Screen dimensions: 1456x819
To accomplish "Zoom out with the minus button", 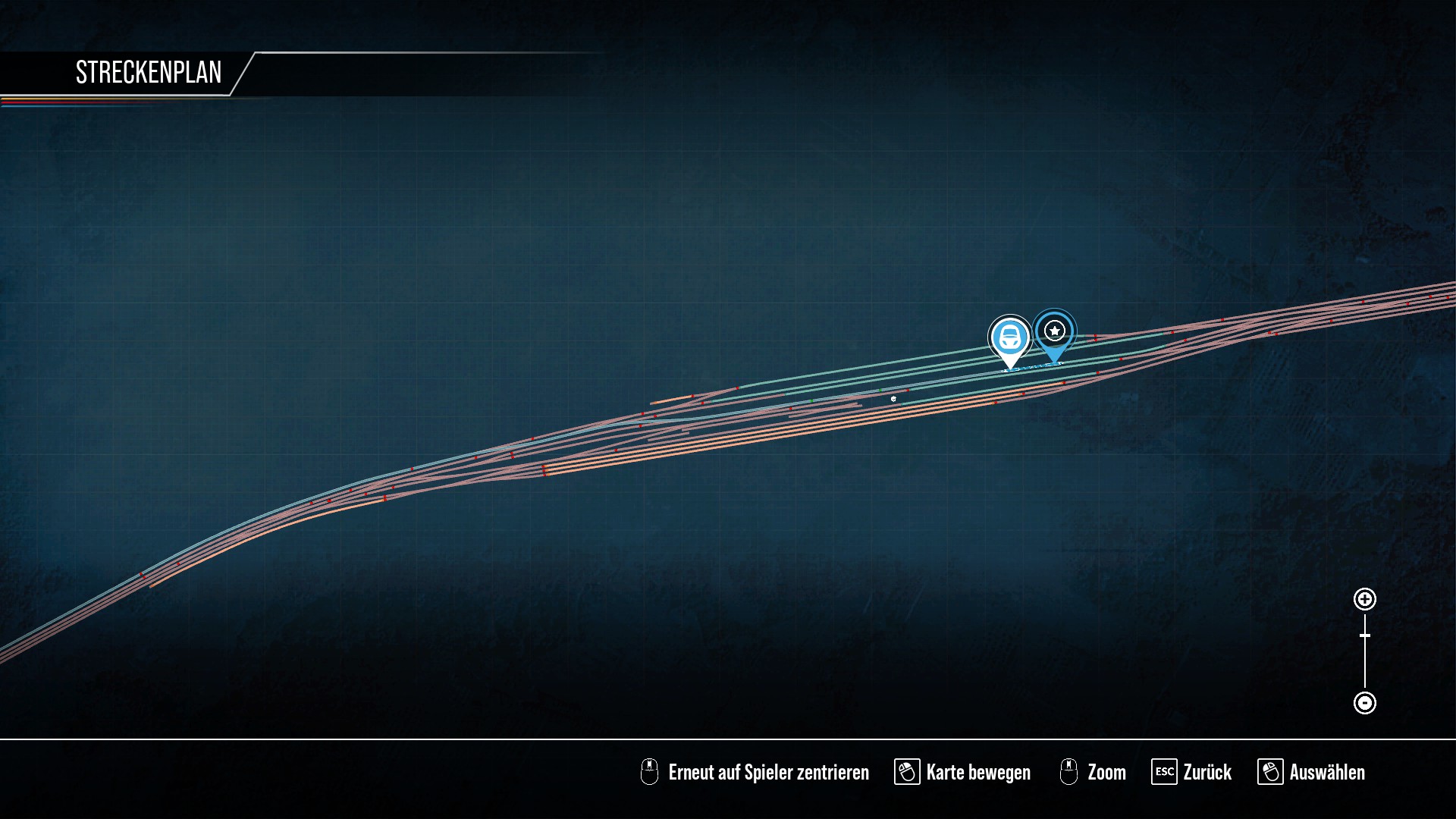I will (x=1364, y=703).
